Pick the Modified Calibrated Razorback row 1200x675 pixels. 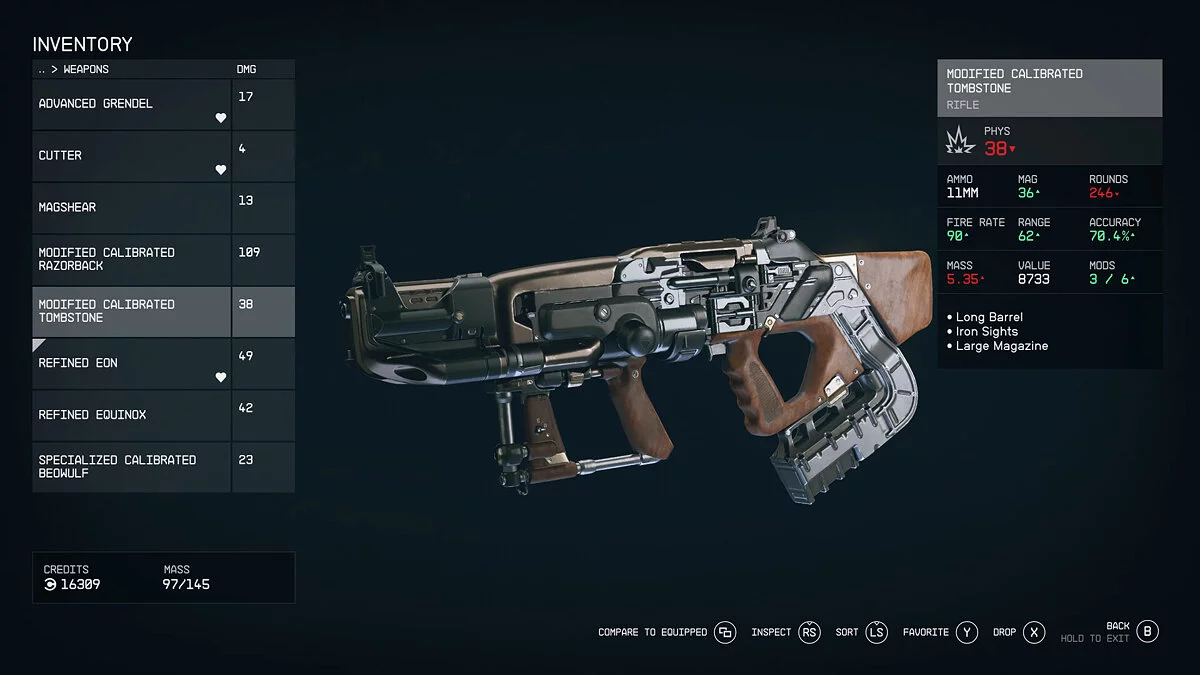[x=131, y=259]
